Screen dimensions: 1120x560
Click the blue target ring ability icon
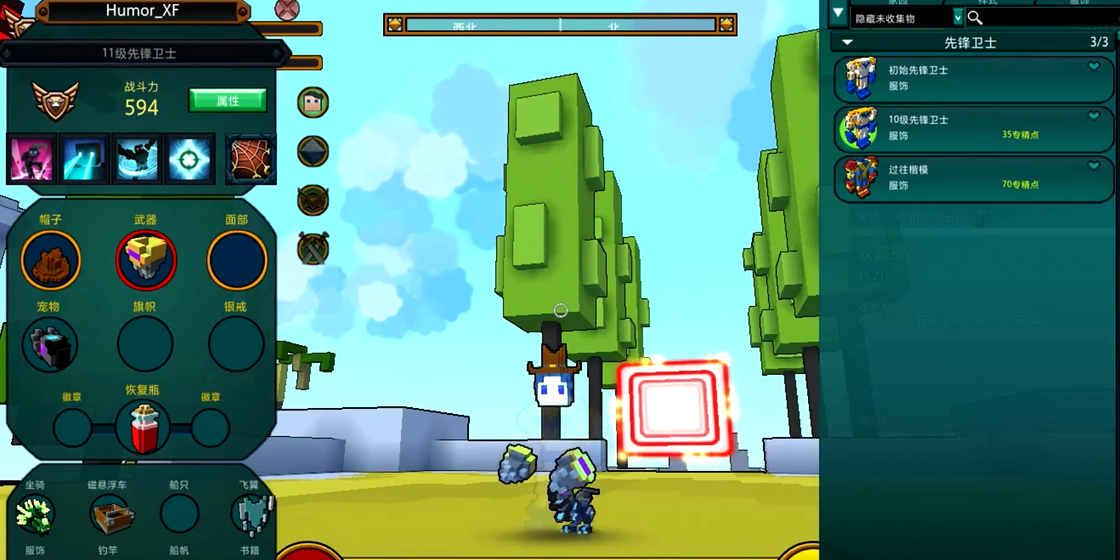pyautogui.click(x=190, y=158)
